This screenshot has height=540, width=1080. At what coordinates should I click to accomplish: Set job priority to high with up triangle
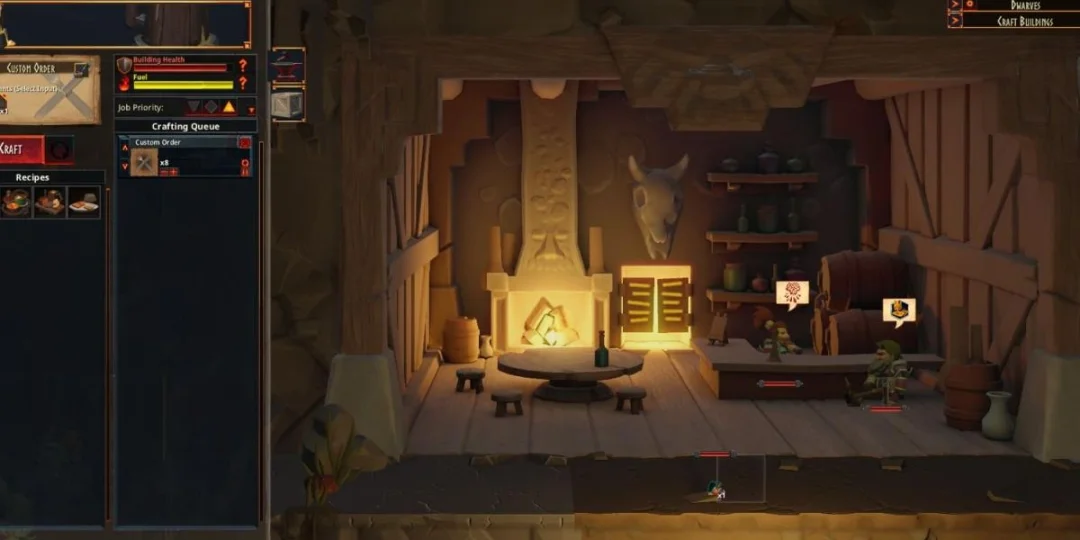[x=228, y=107]
